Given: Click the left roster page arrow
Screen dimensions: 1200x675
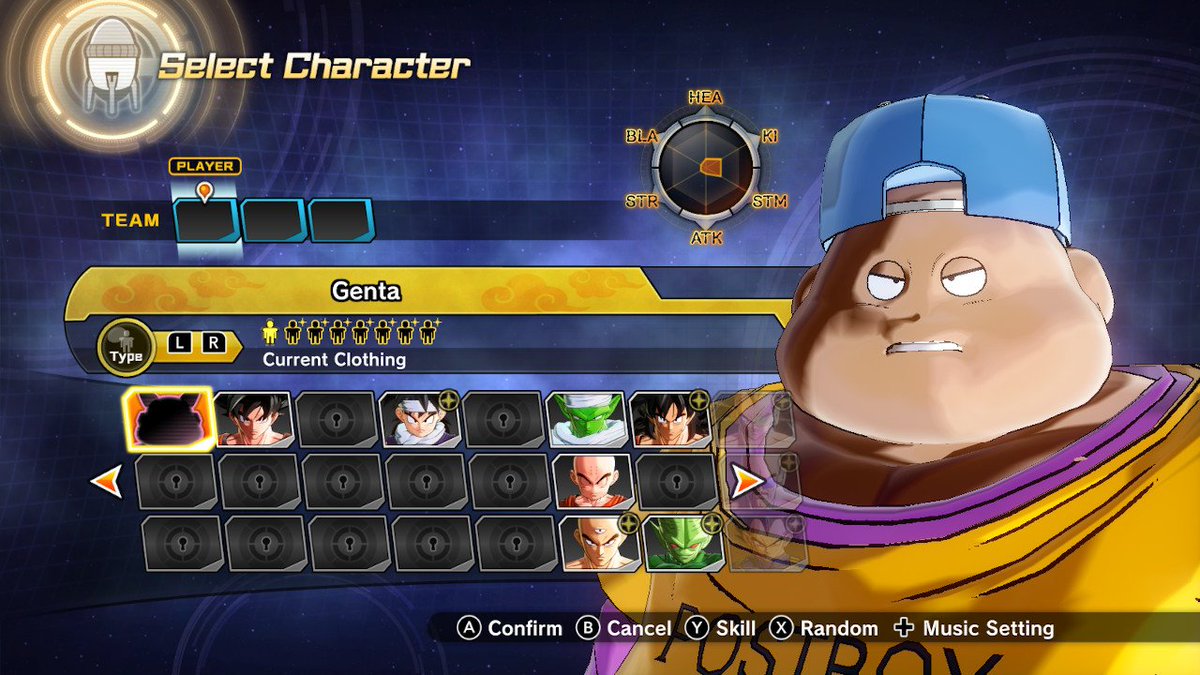Looking at the screenshot, I should [106, 482].
